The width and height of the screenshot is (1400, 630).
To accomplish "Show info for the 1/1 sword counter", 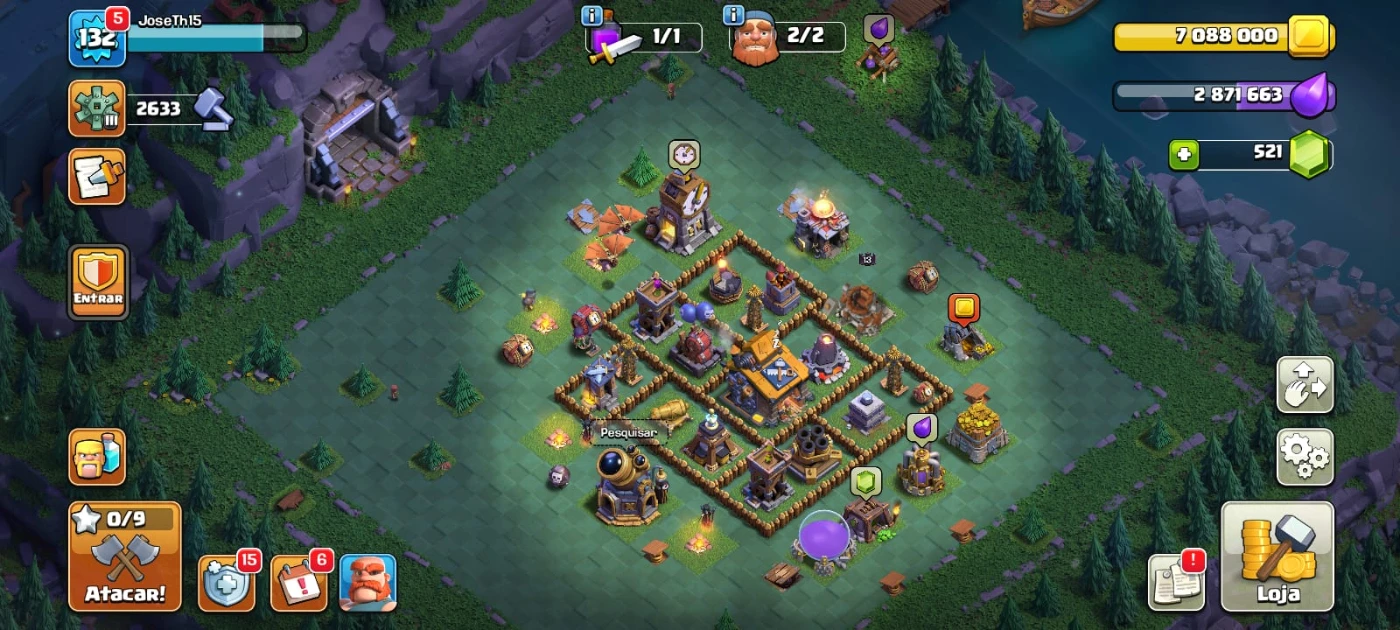I will coord(592,16).
